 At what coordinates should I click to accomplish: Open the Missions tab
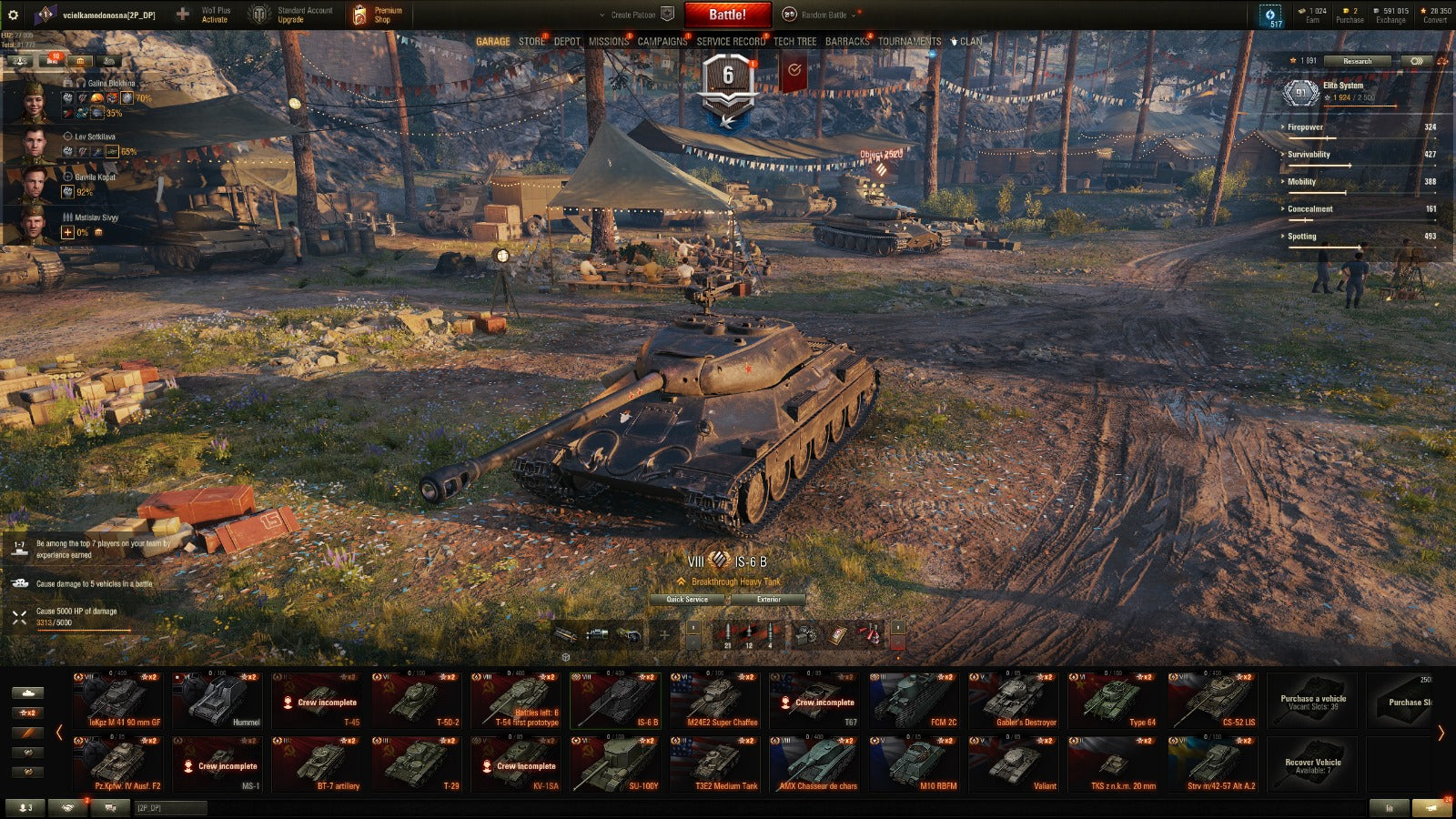point(608,42)
